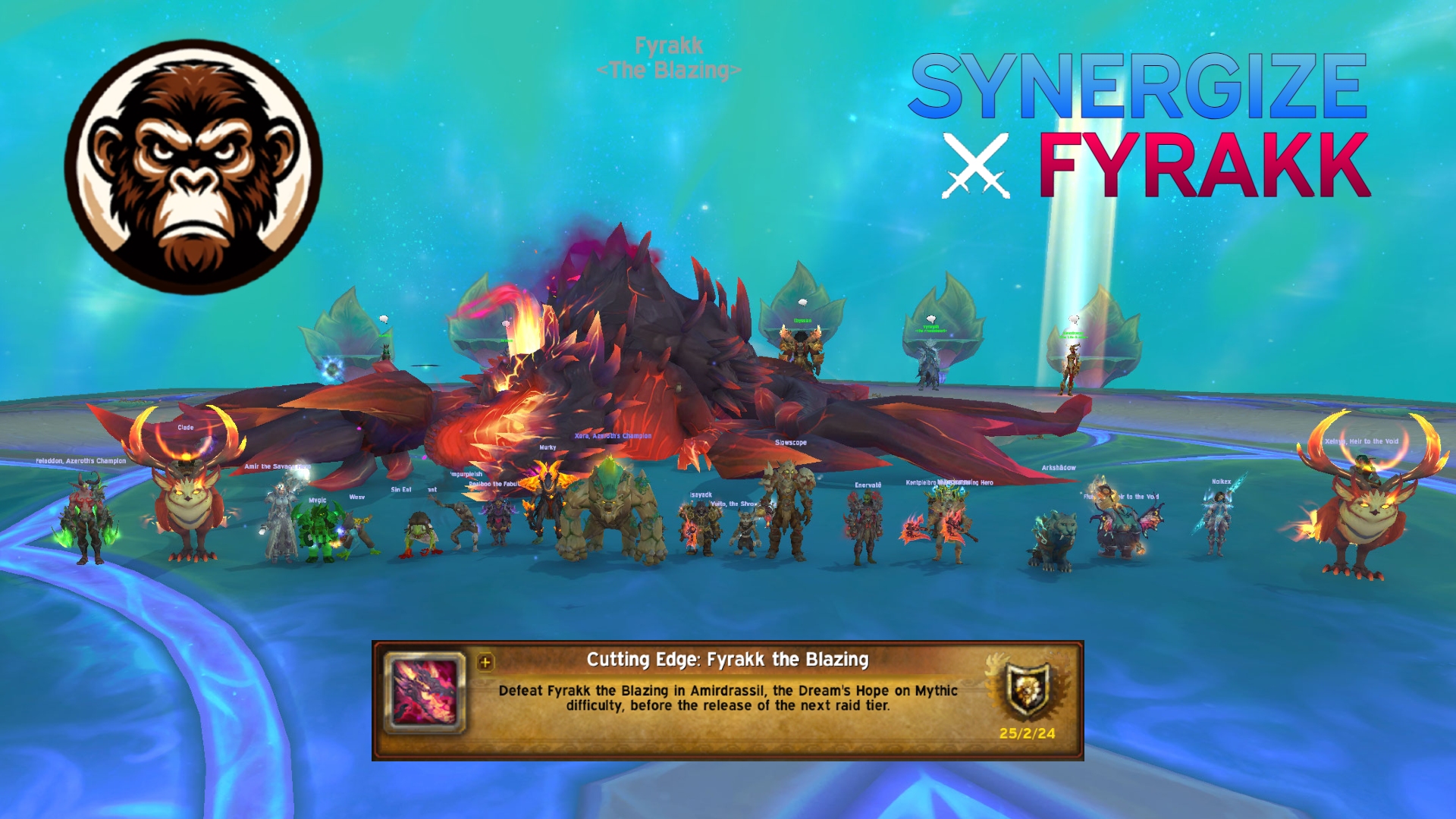Select Slowscope's nameplate
This screenshot has width=1456, height=819.
[x=790, y=441]
